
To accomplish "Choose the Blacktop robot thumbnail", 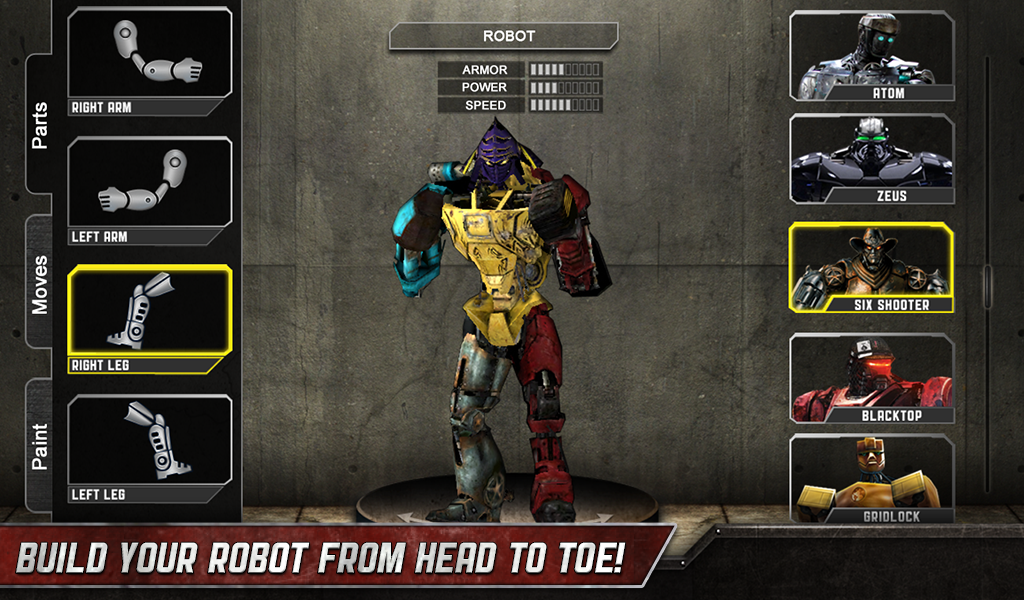I will click(871, 378).
